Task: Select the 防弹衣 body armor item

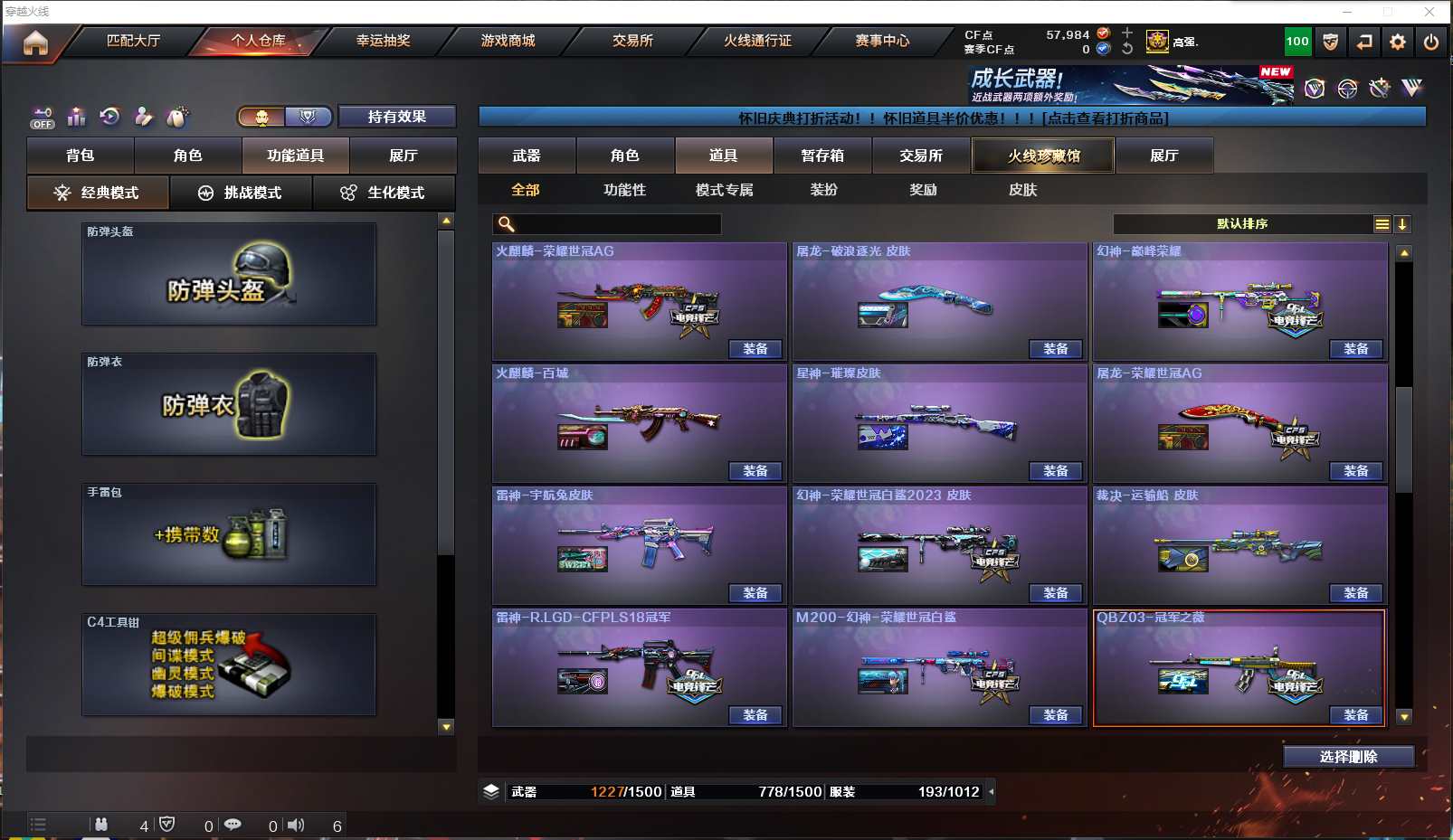Action: coord(229,404)
